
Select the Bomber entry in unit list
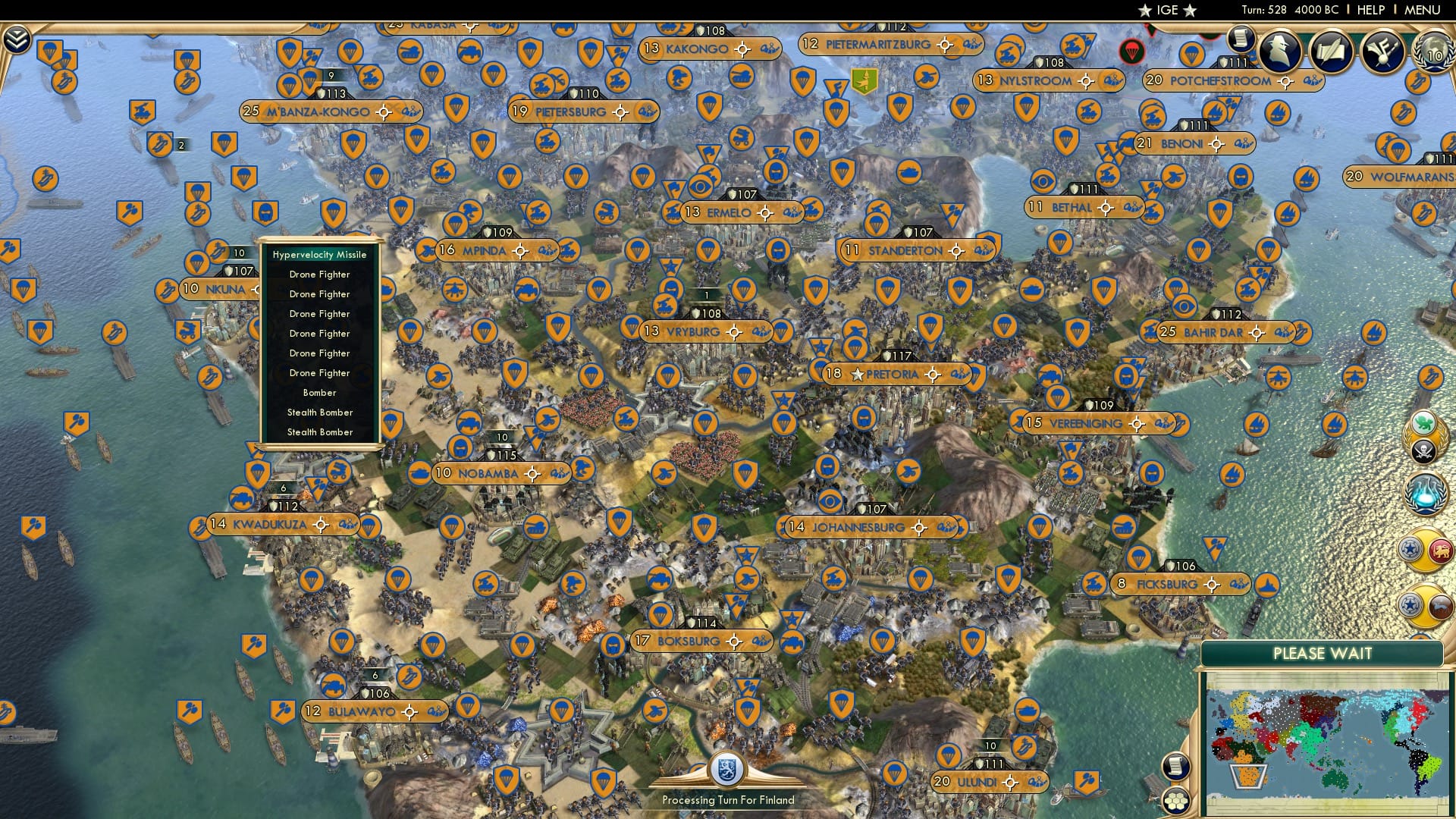point(319,393)
